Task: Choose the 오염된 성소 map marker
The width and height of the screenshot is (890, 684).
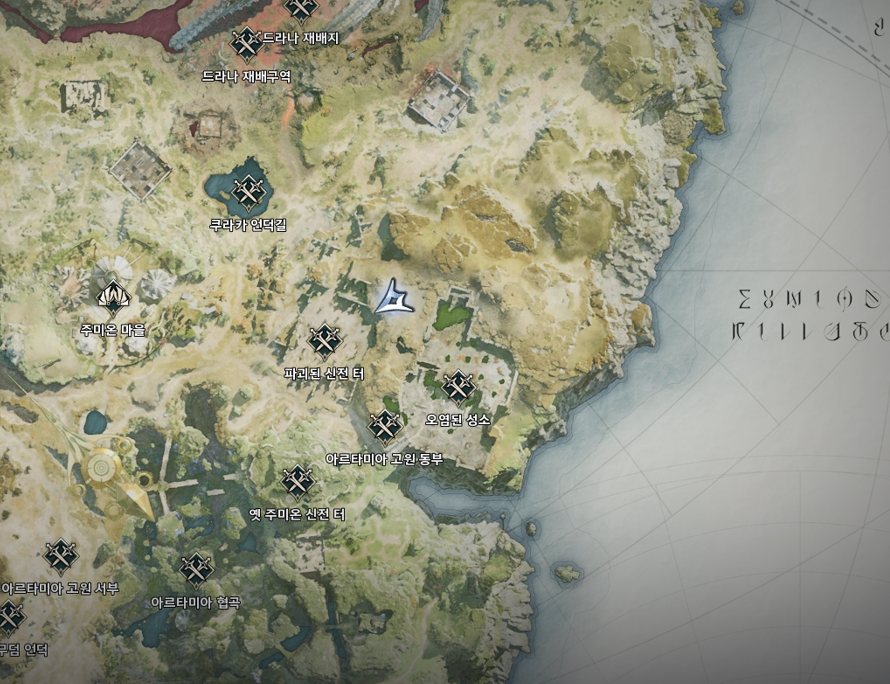Action: click(x=457, y=386)
